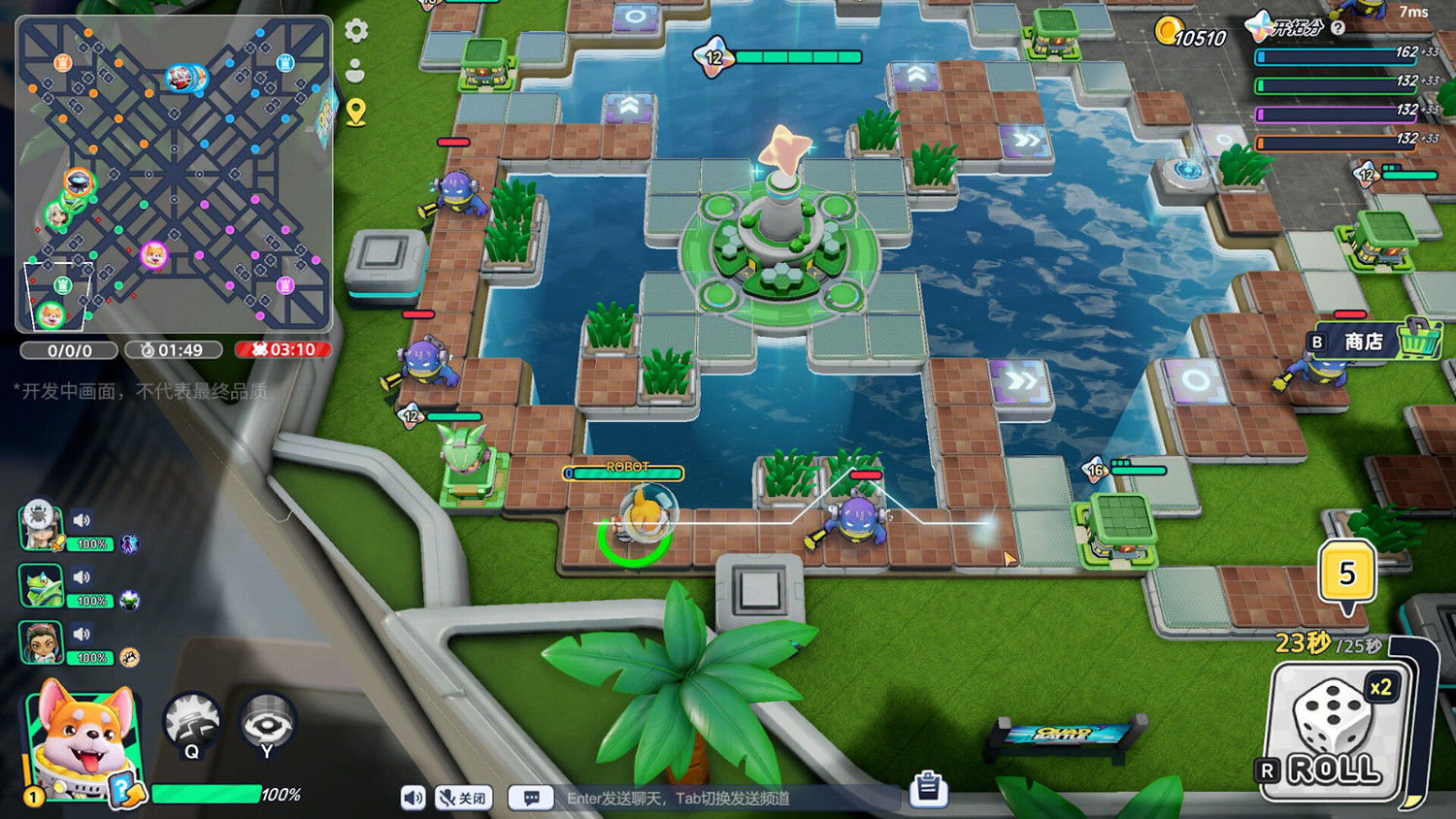
Task: Open the settings gear menu
Action: (358, 31)
